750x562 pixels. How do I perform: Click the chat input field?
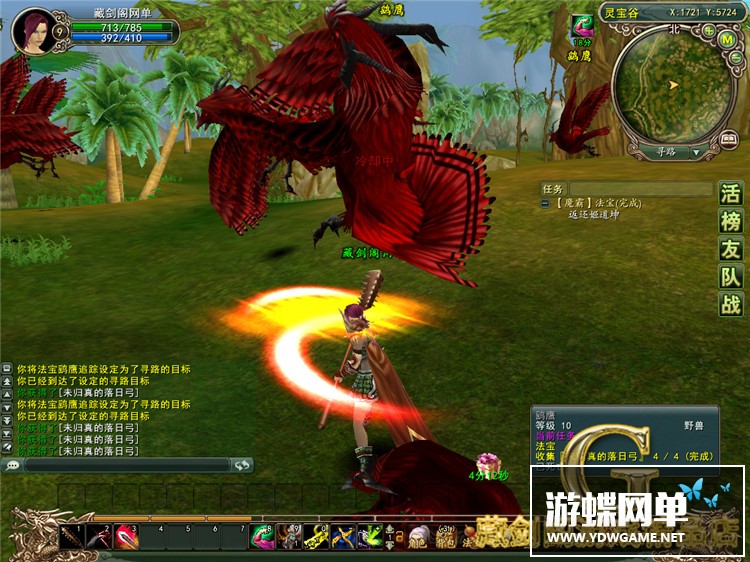(126, 465)
